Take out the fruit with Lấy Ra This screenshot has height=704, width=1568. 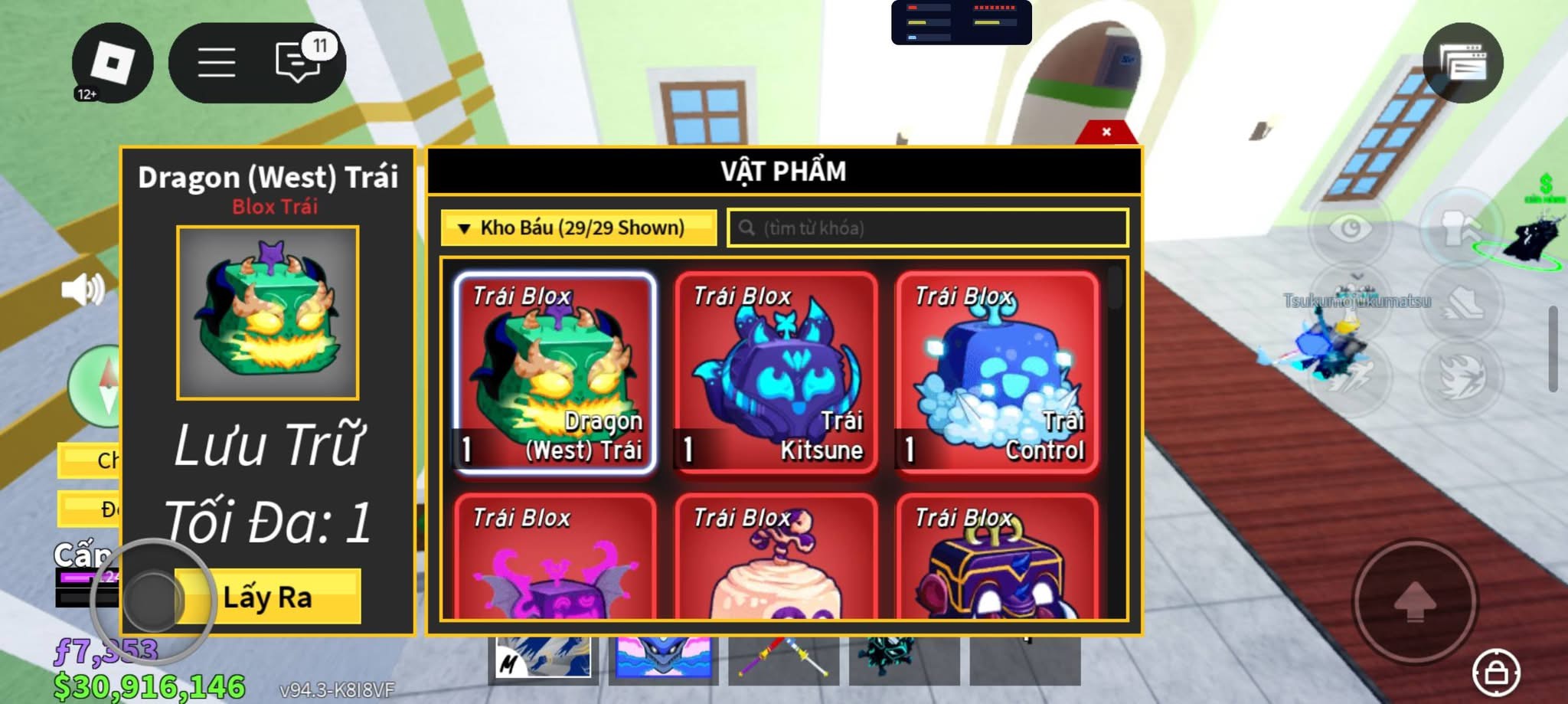[x=267, y=597]
